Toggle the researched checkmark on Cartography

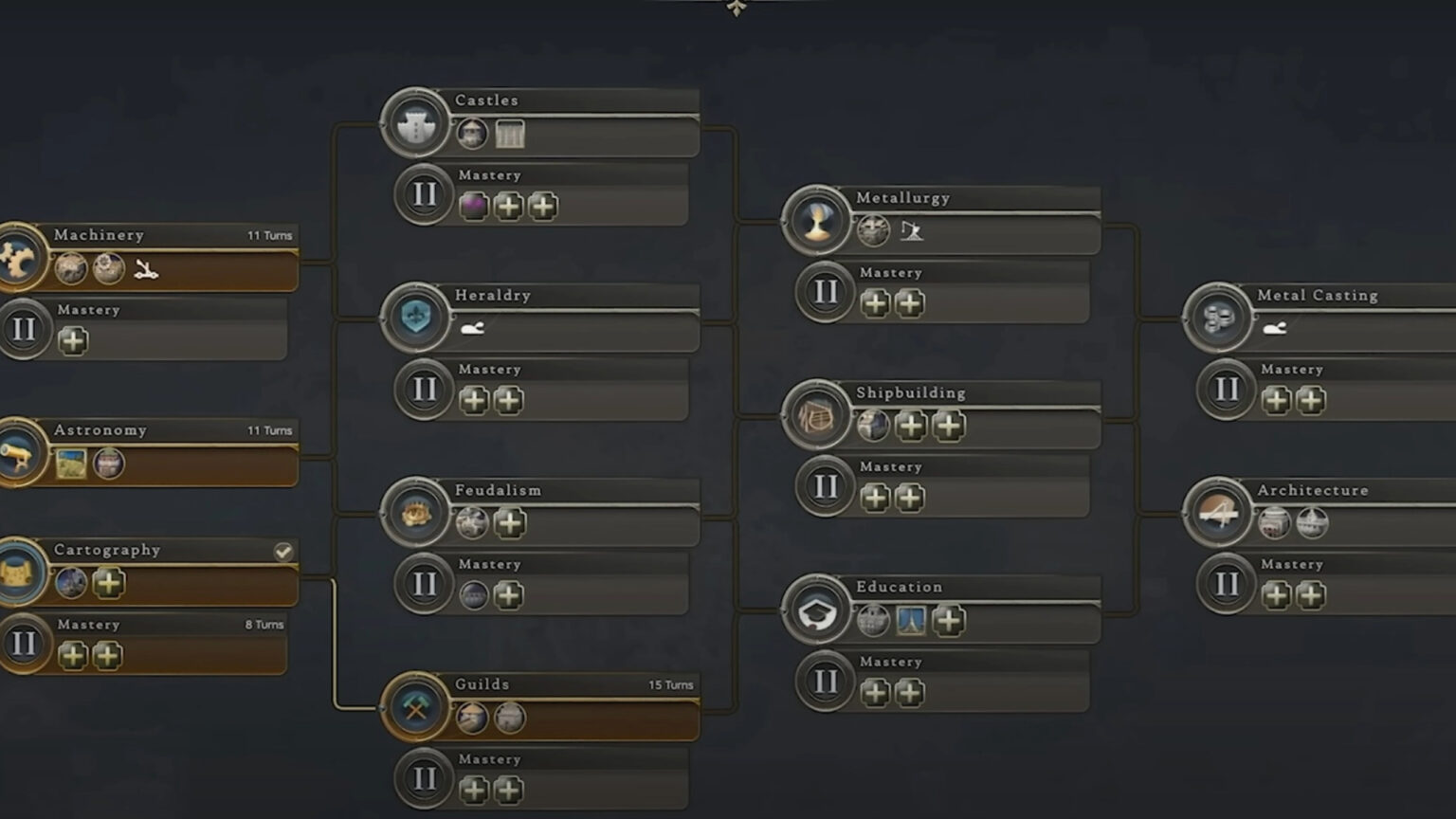(x=283, y=551)
